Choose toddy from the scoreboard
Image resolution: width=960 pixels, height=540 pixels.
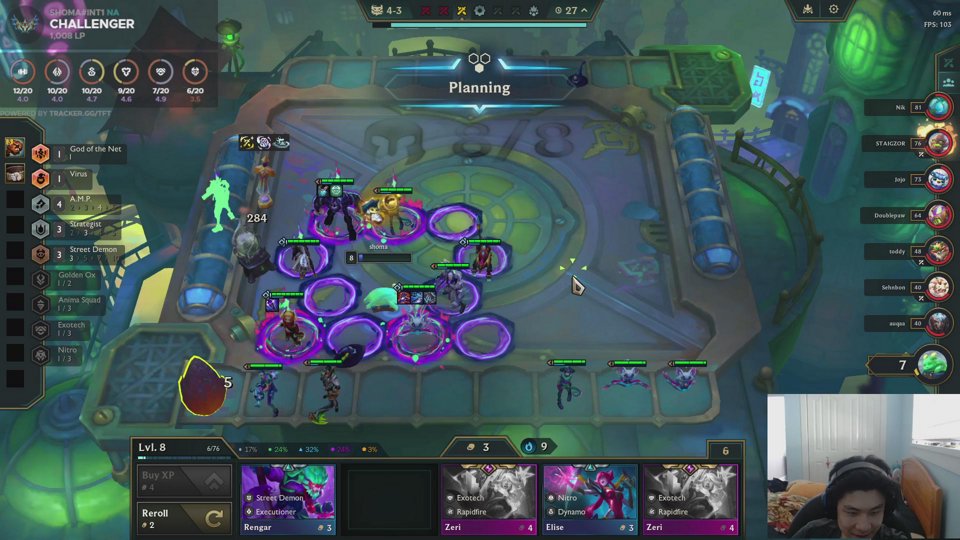[938, 251]
